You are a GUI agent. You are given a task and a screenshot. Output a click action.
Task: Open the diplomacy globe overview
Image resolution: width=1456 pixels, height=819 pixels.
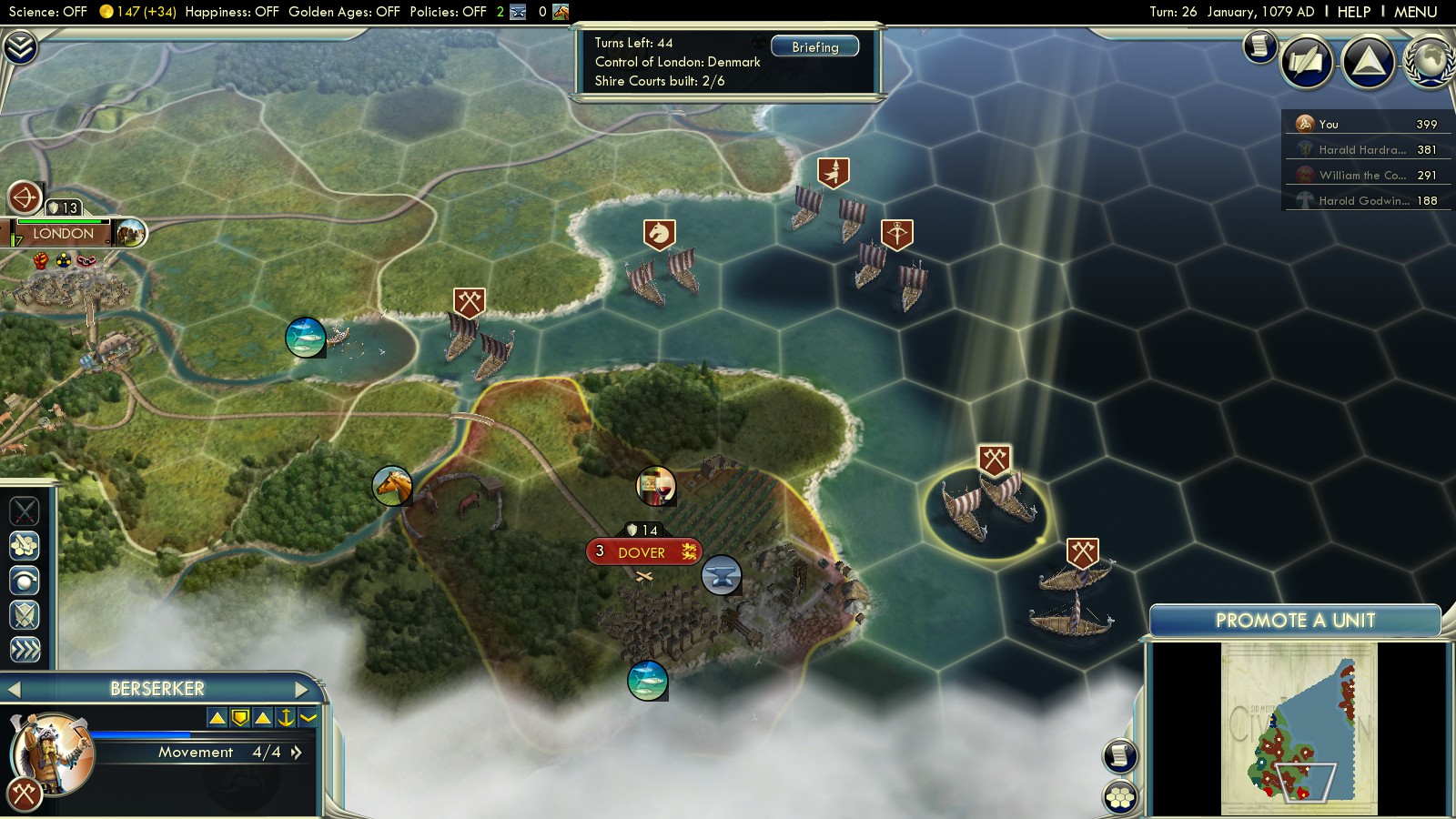tap(1431, 62)
